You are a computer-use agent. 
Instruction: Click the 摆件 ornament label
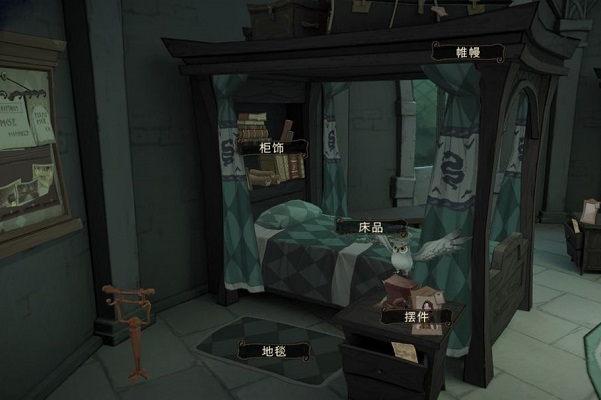tap(416, 316)
